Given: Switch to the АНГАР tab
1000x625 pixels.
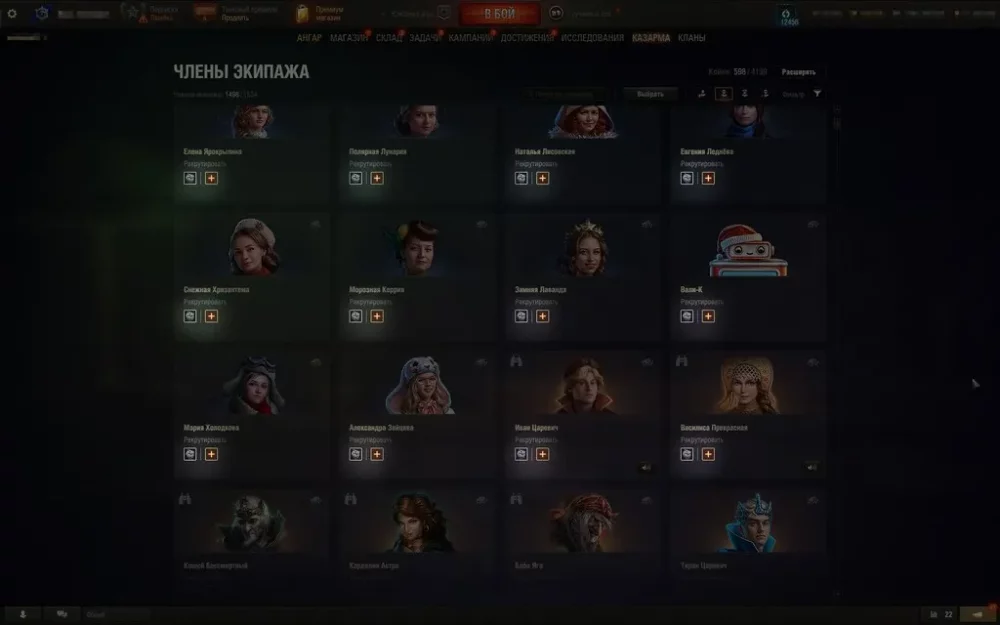Looking at the screenshot, I should tap(309, 38).
